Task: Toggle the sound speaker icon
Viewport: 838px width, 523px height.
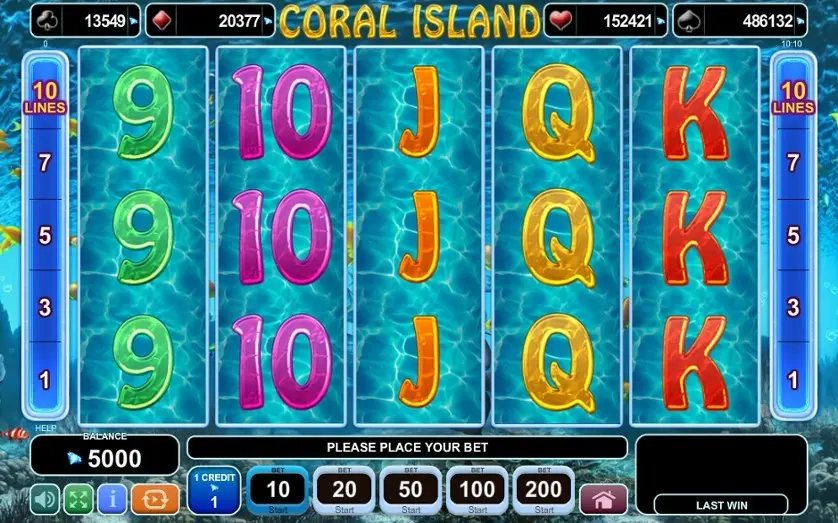Action: pyautogui.click(x=45, y=498)
